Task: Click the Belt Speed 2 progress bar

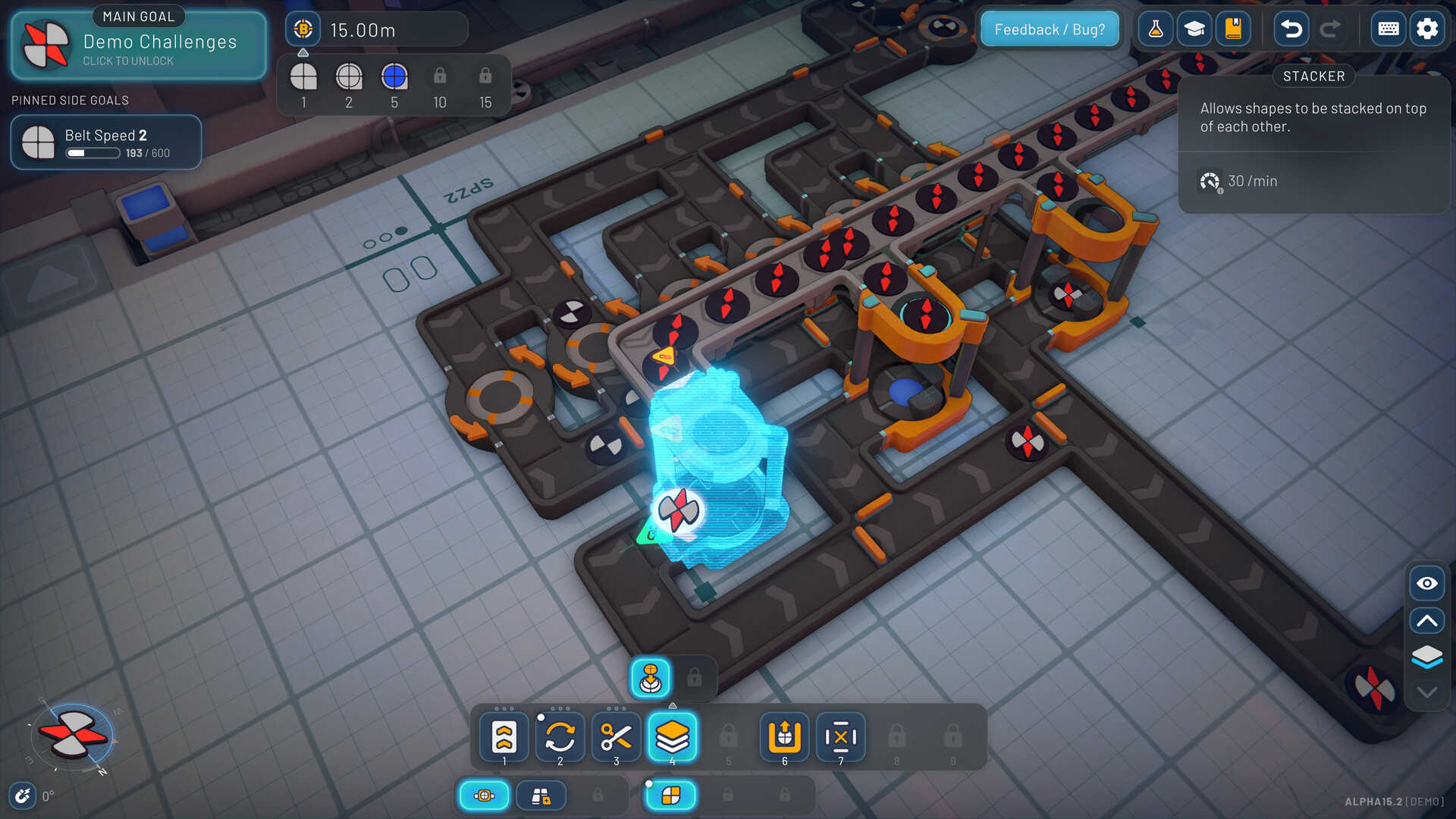Action: pos(93,152)
